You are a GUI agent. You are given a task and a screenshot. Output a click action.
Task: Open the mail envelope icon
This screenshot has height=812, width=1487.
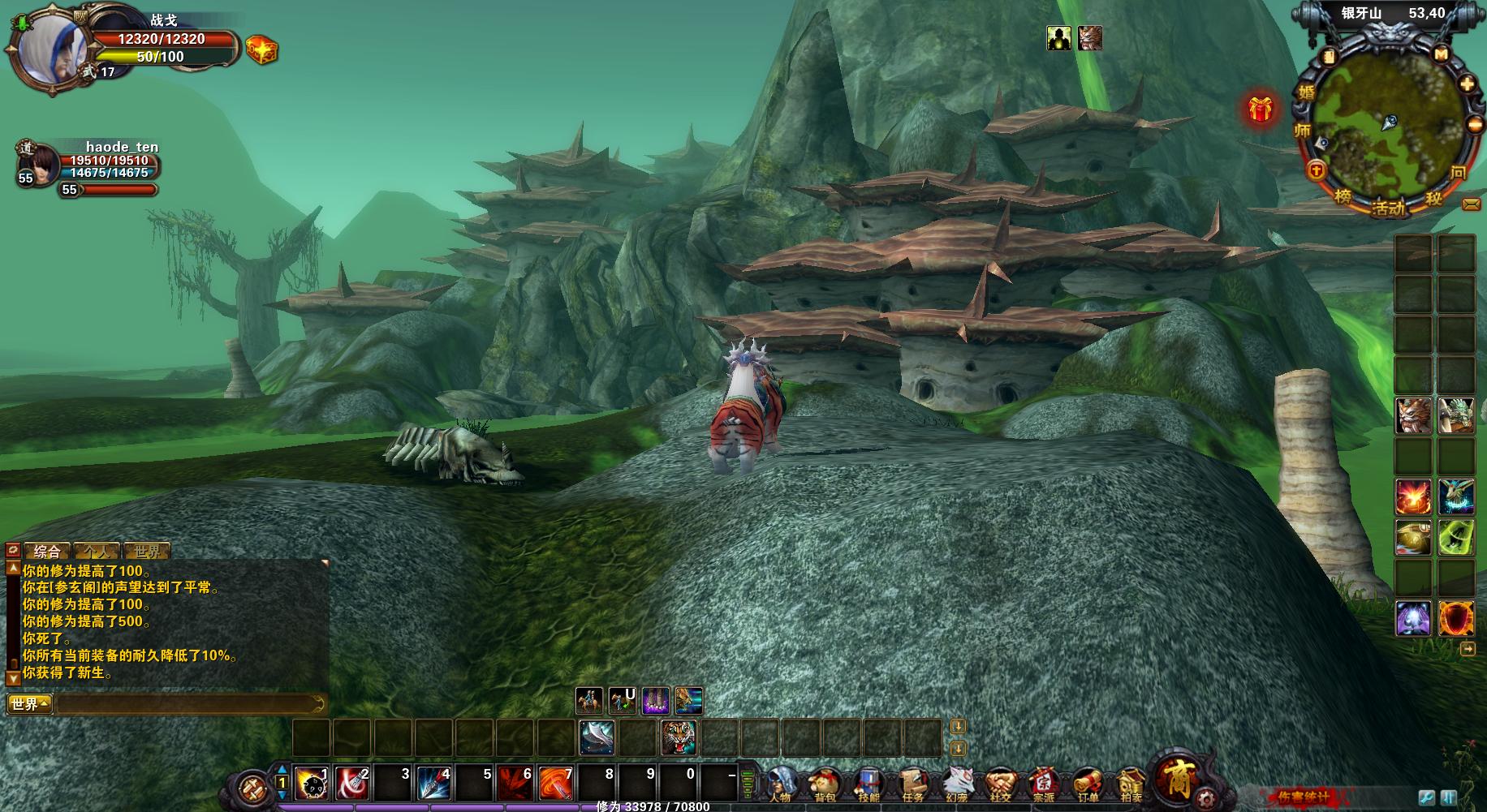pyautogui.click(x=1472, y=204)
